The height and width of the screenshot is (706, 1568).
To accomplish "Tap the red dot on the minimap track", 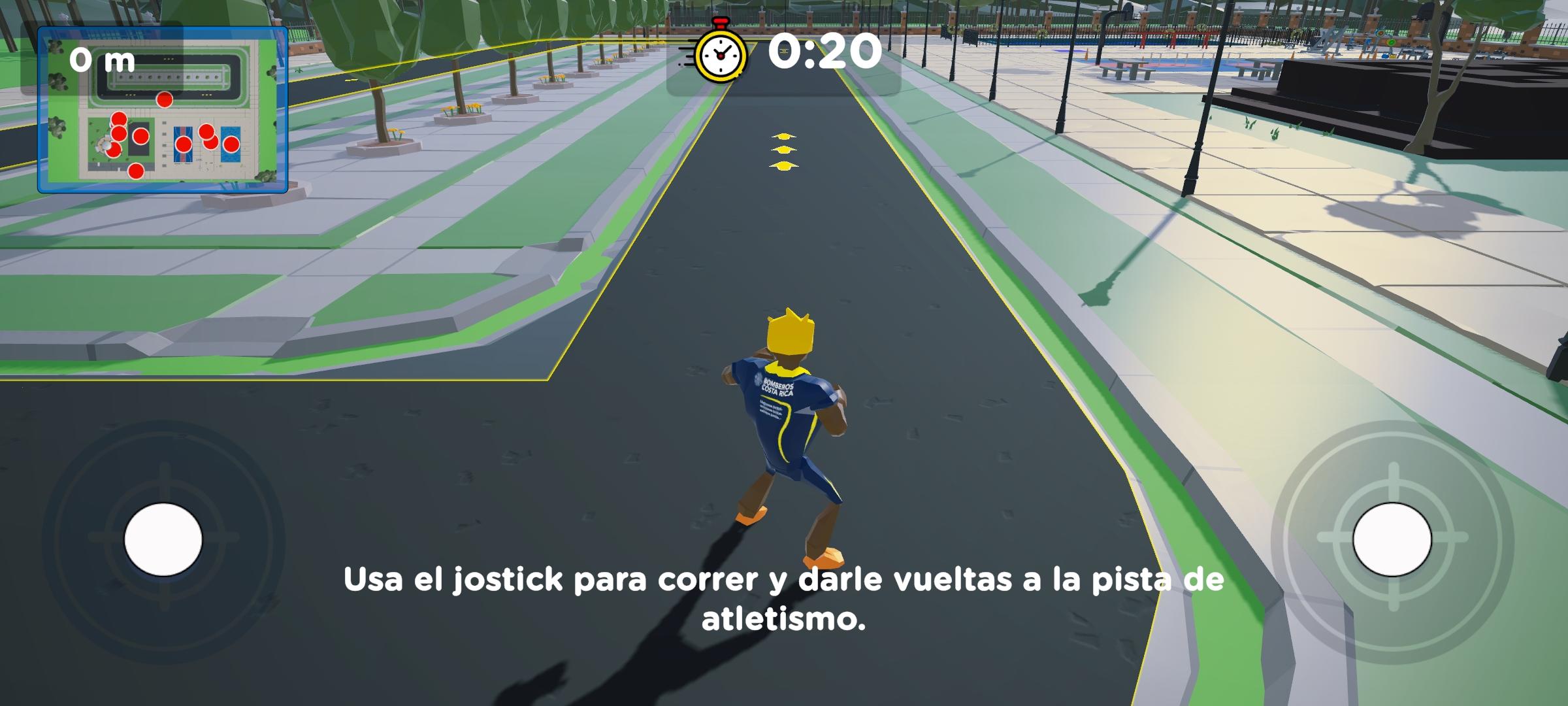I will click(163, 98).
